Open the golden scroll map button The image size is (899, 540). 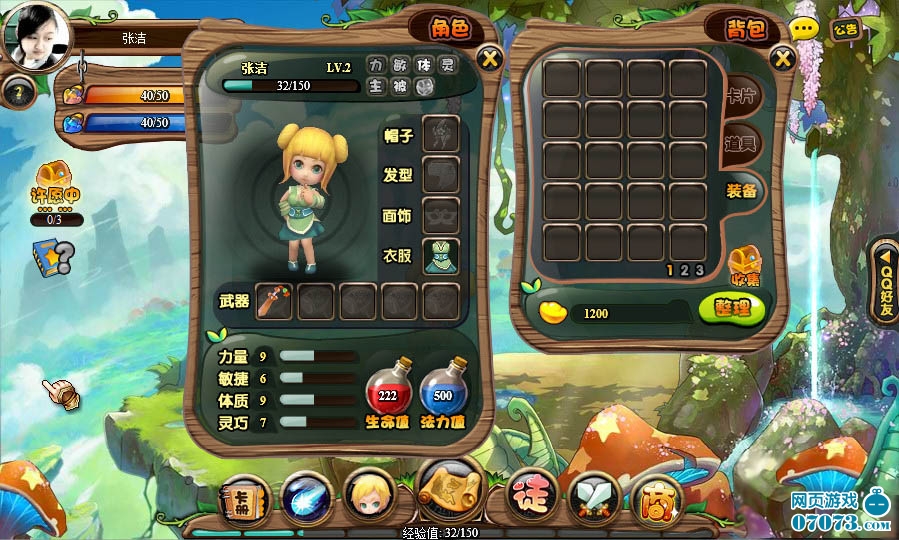pyautogui.click(x=451, y=487)
